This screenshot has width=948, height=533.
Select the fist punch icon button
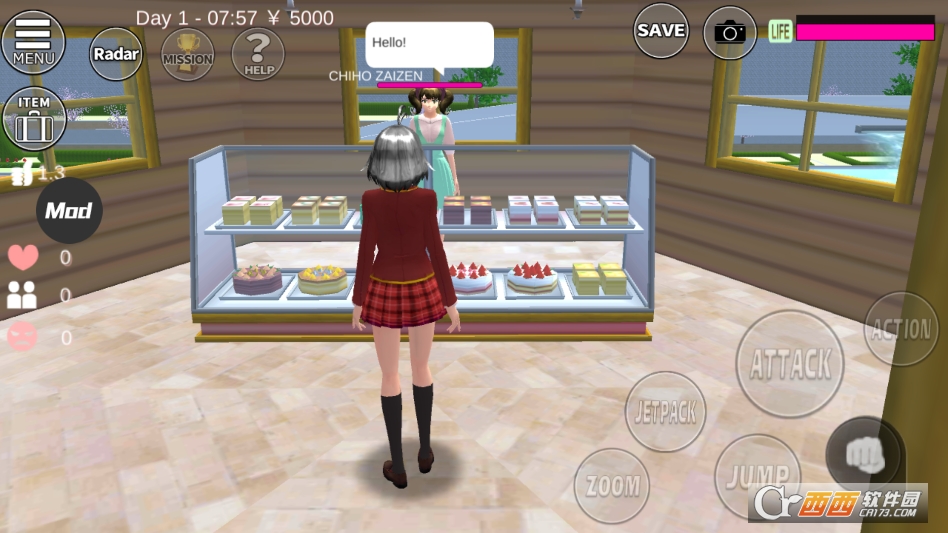tap(866, 454)
